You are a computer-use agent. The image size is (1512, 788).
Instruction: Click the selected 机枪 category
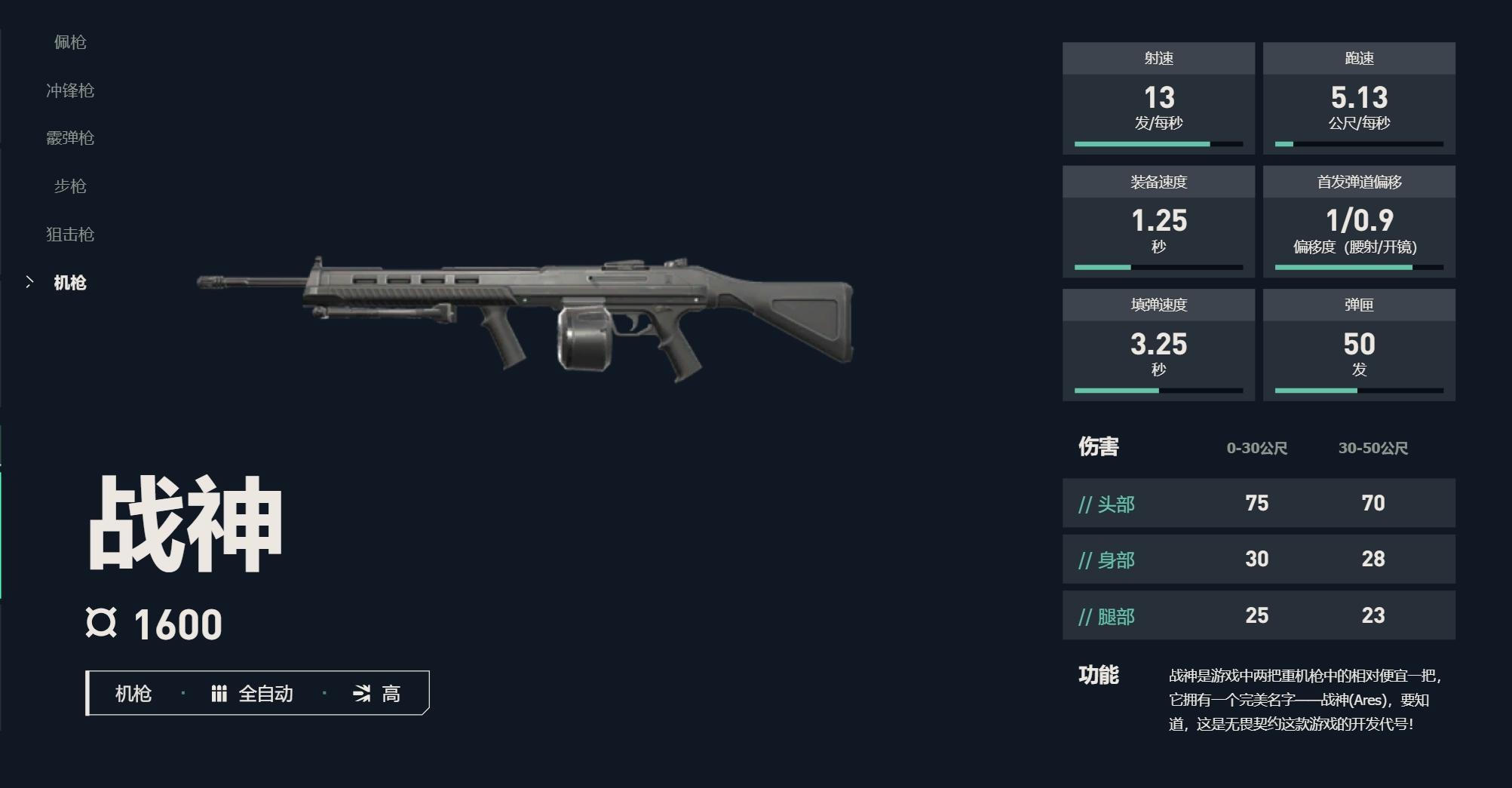[x=70, y=283]
